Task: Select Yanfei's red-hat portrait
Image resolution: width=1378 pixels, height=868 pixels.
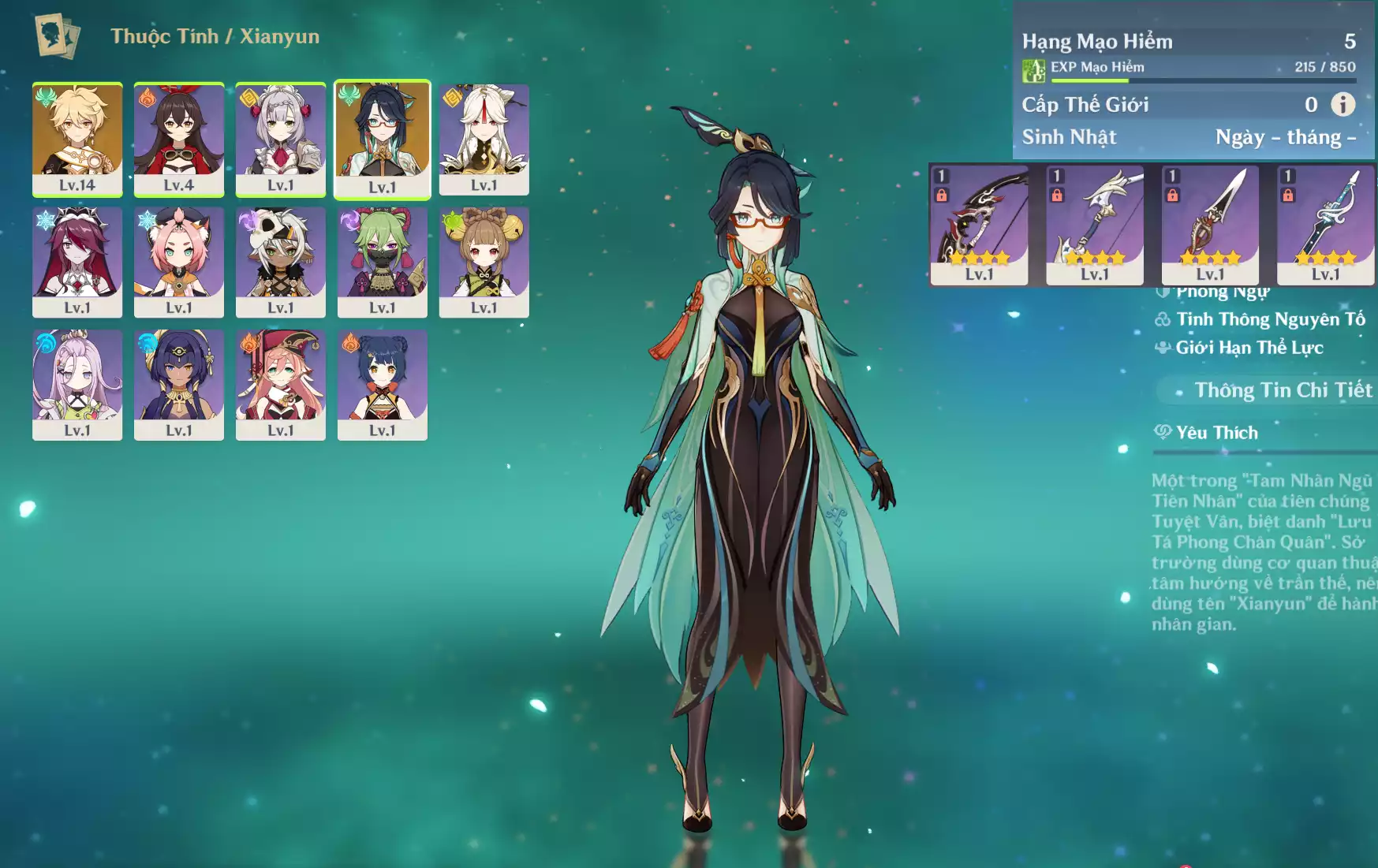Action: click(x=280, y=385)
